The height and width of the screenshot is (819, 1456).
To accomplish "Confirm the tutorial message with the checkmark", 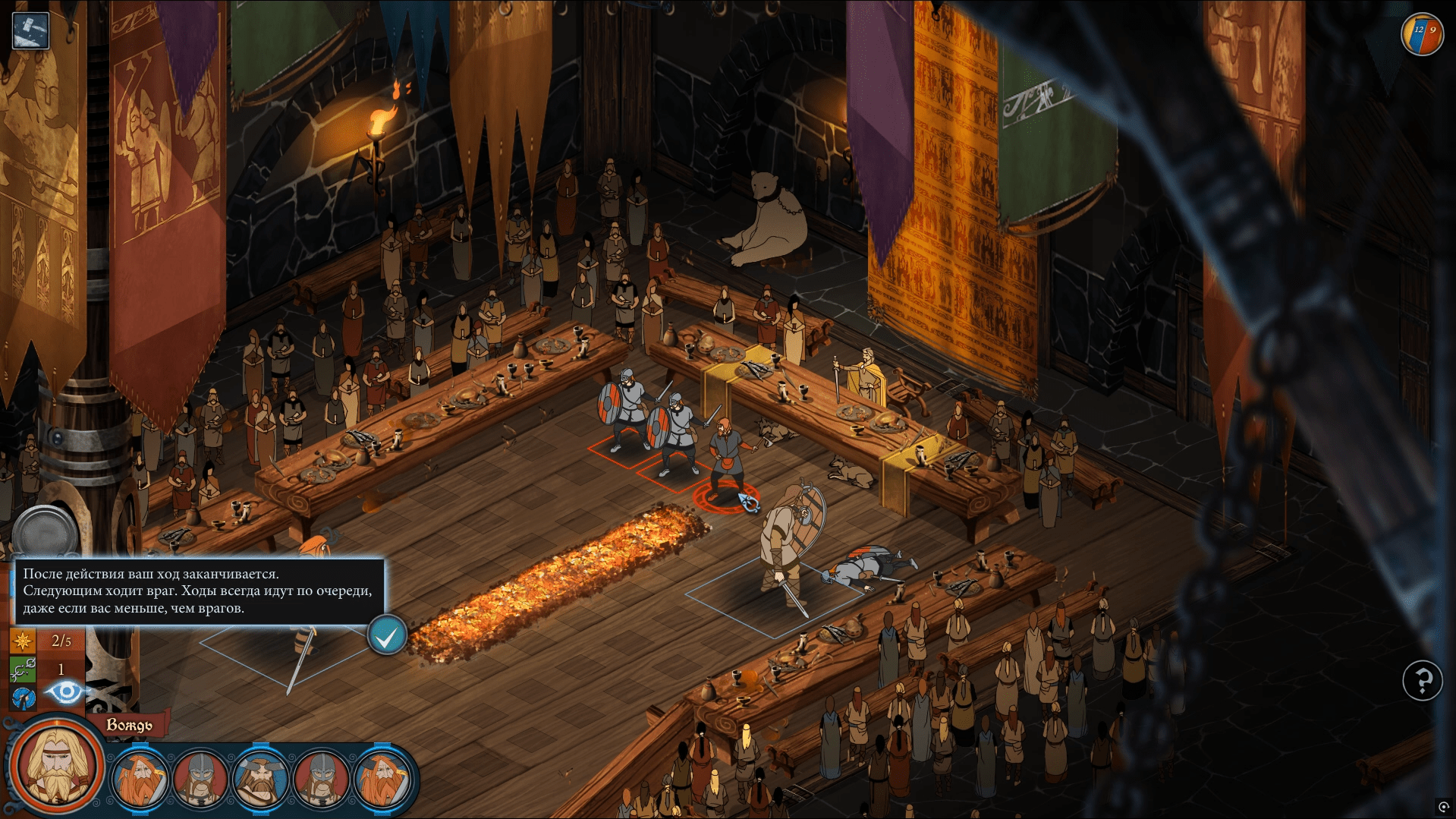I will point(387,636).
